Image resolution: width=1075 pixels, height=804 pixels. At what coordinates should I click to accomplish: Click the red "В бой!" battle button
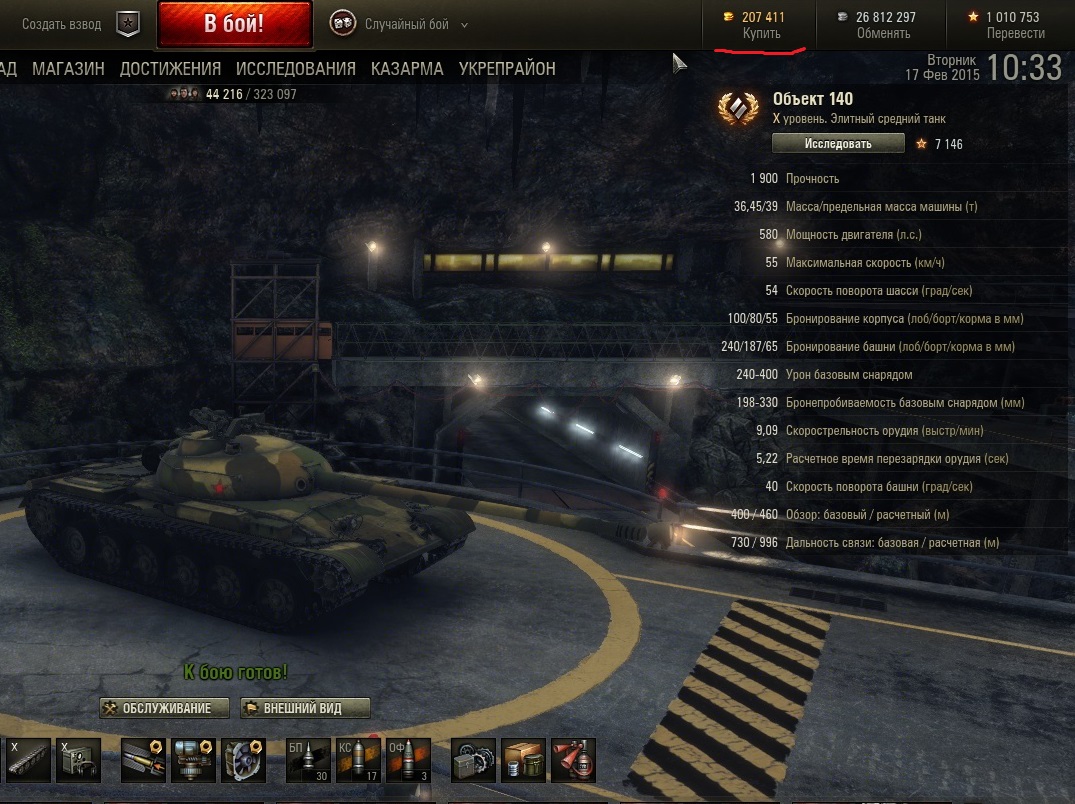coord(234,24)
